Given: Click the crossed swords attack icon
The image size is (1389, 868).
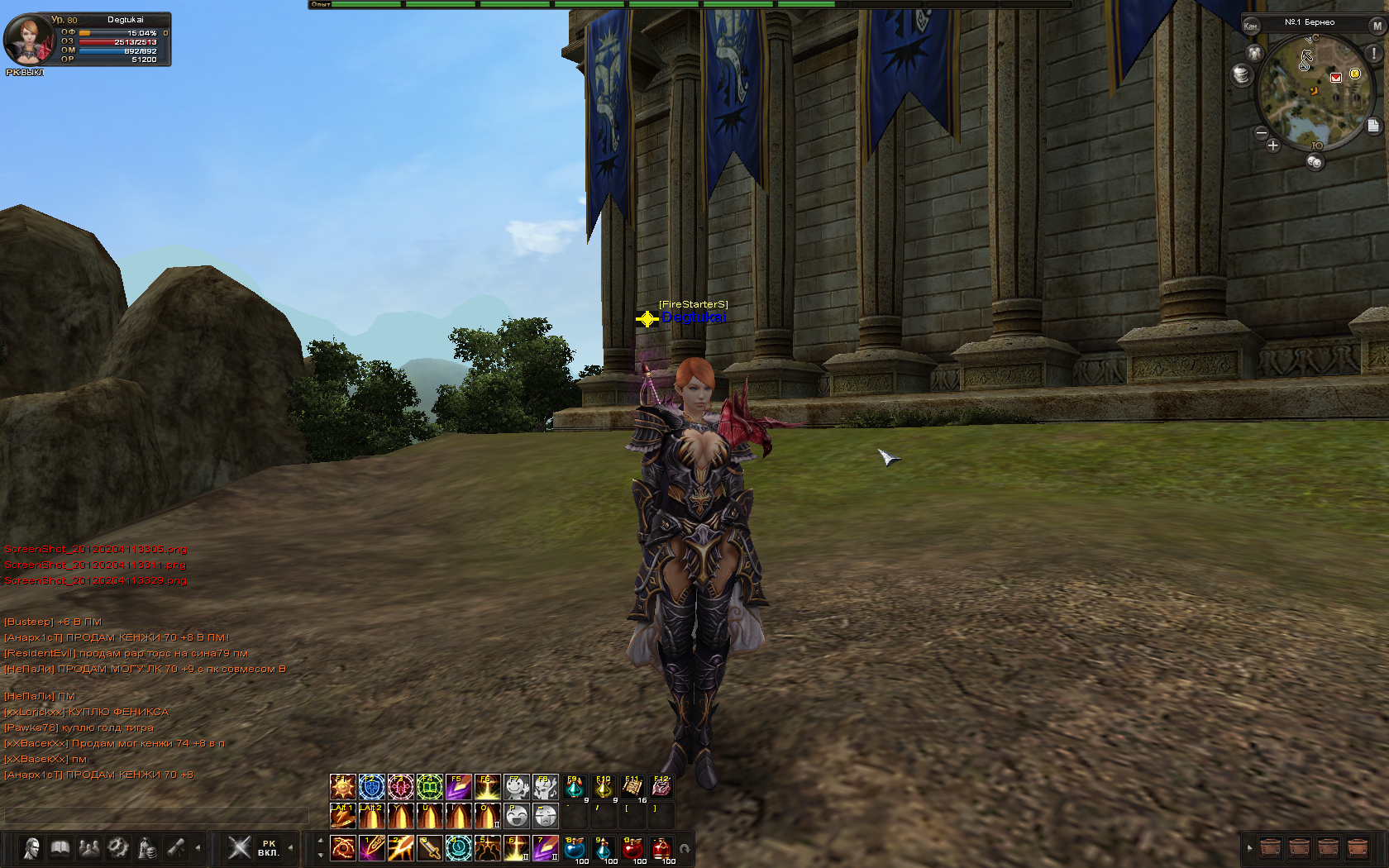Looking at the screenshot, I should [x=239, y=847].
